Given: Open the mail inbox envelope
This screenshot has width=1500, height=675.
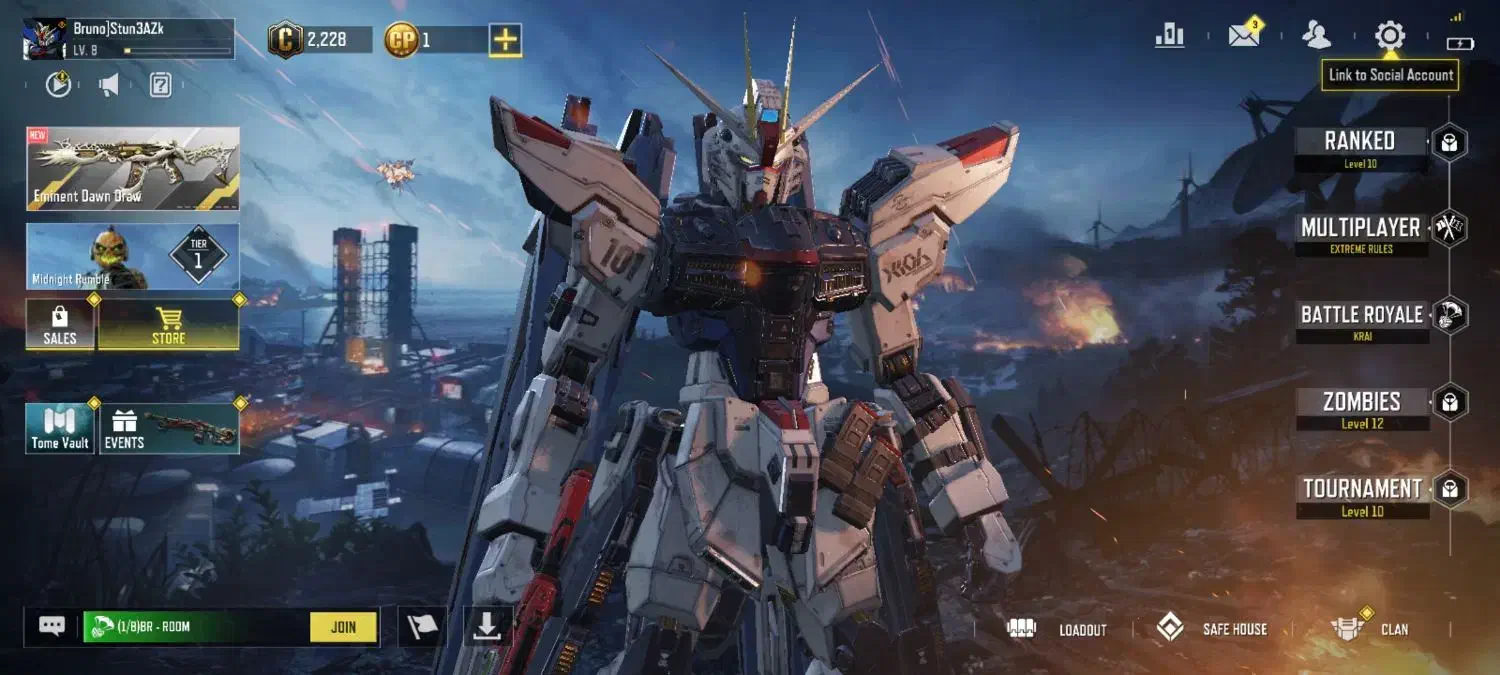Looking at the screenshot, I should pyautogui.click(x=1243, y=36).
